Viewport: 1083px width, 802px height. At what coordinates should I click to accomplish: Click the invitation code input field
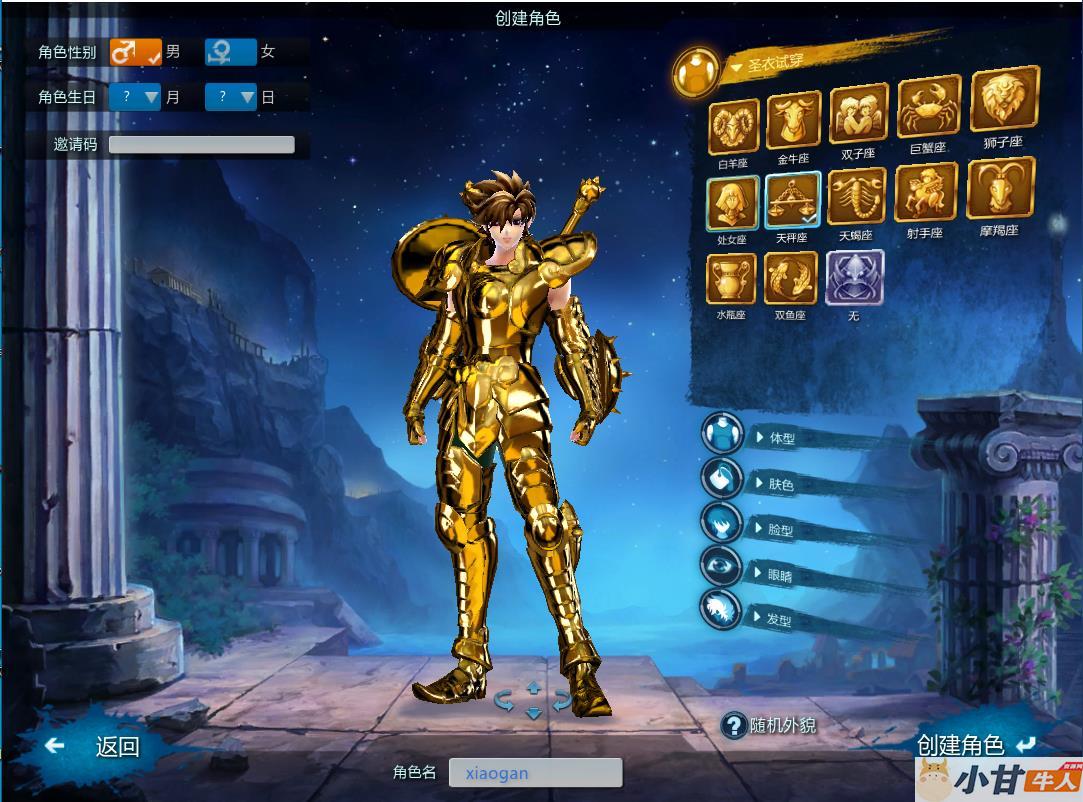pyautogui.click(x=201, y=144)
